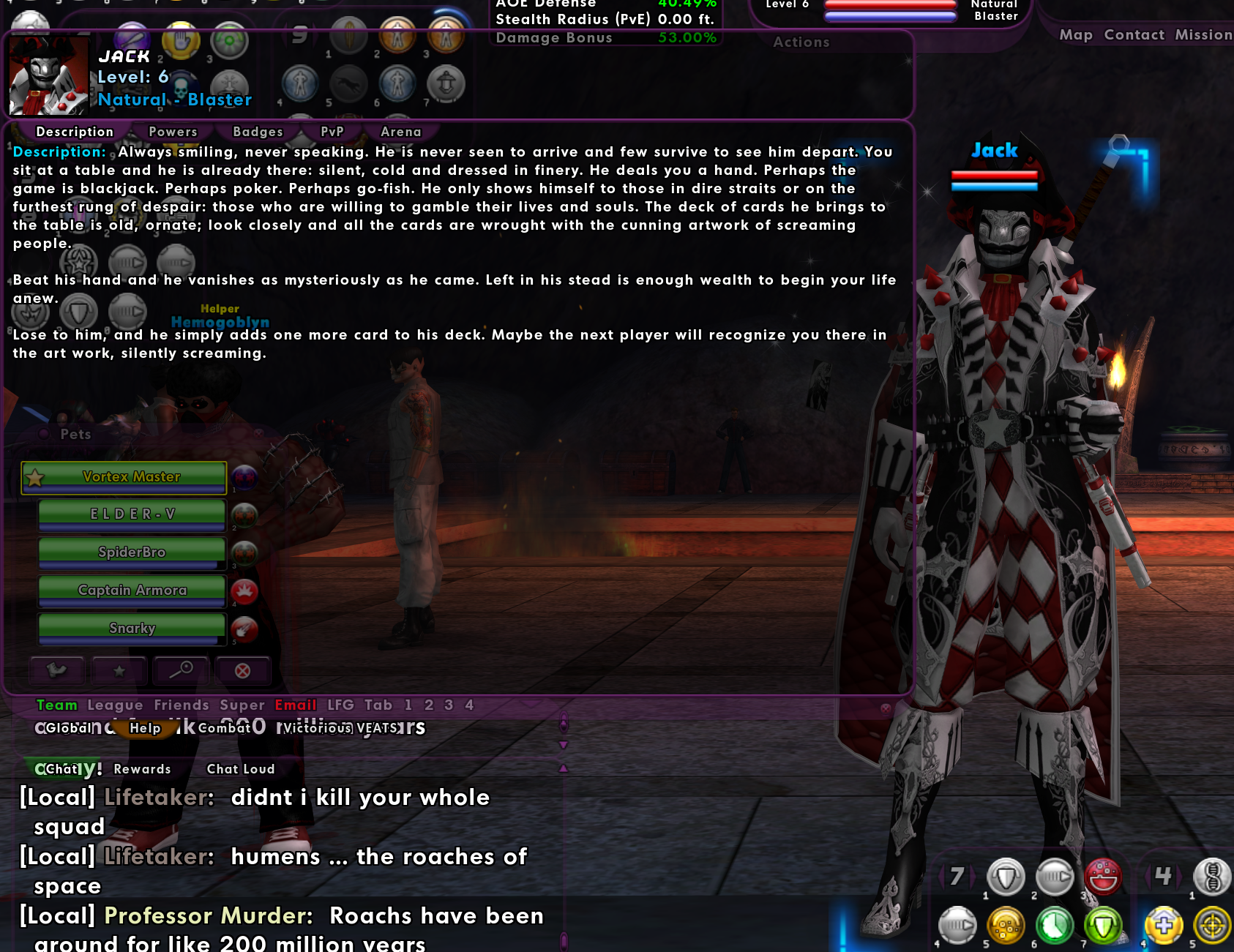
Task: Switch to the Powers tab
Action: [173, 132]
